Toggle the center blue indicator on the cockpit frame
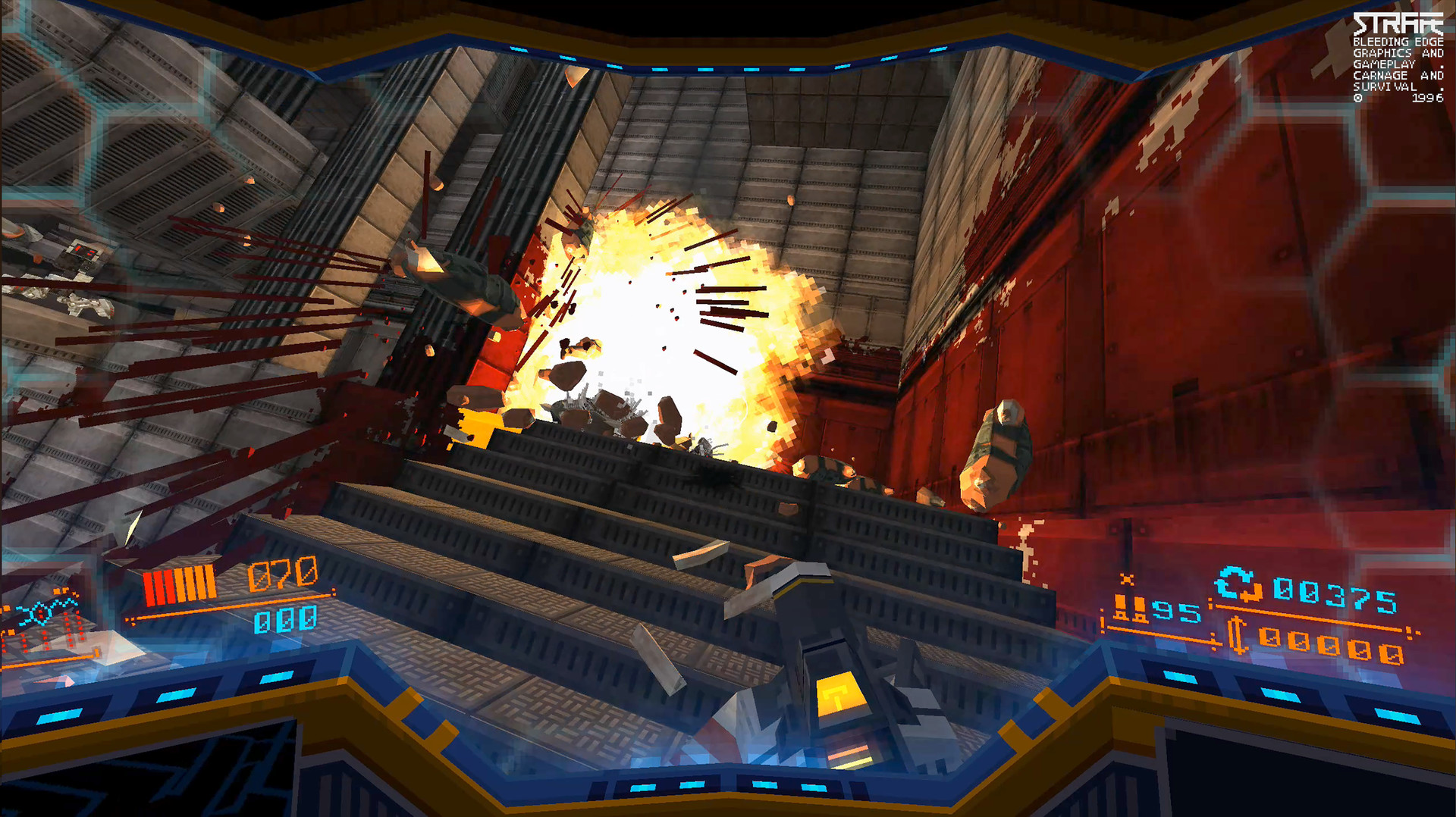1456x817 pixels. tap(766, 787)
